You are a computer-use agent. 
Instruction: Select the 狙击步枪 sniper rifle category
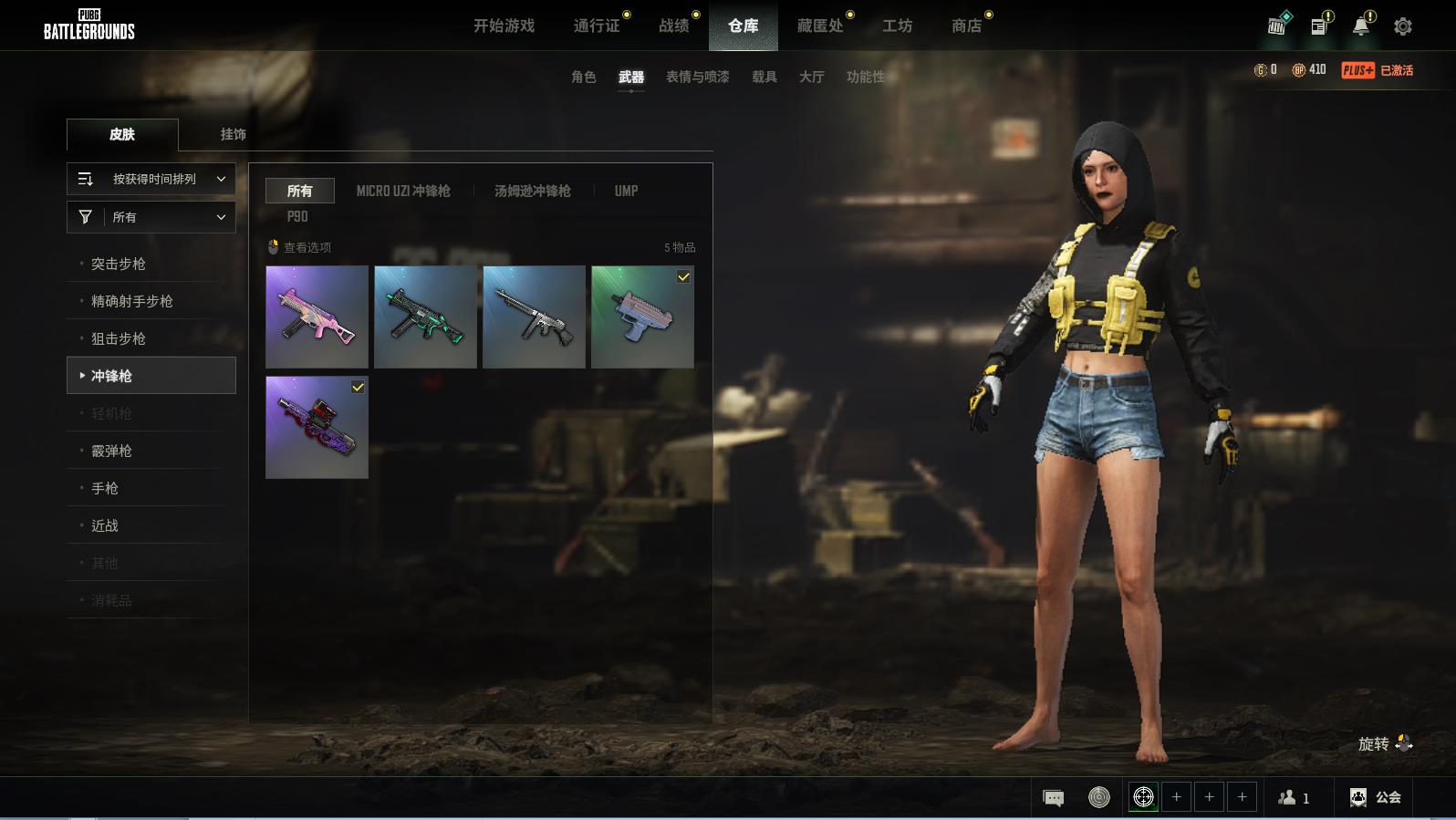click(x=119, y=338)
